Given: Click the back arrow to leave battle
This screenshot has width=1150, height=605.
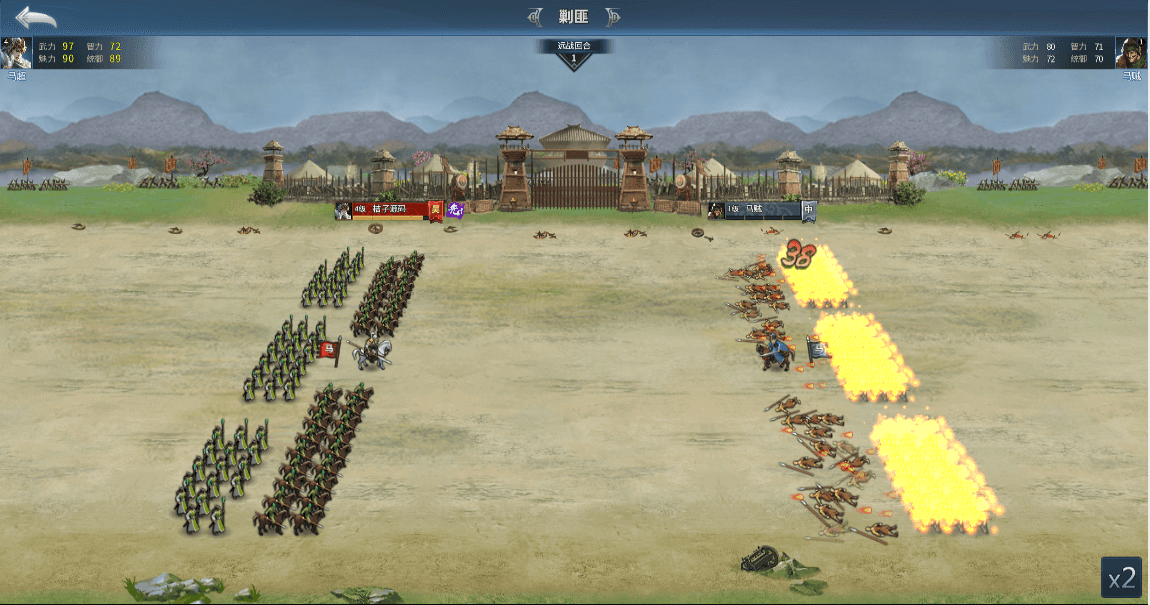Looking at the screenshot, I should click(36, 17).
